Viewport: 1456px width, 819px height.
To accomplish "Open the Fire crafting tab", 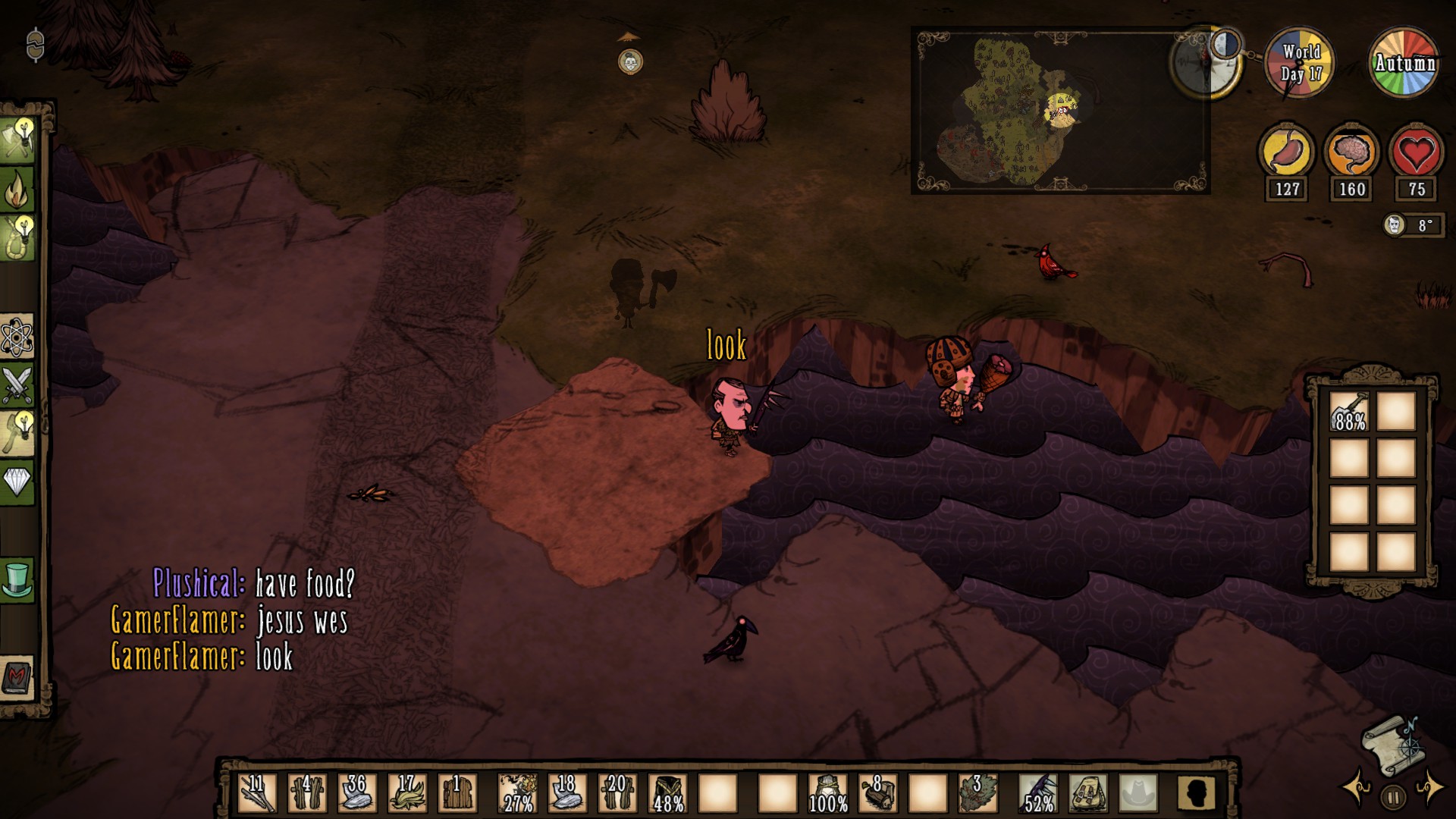I will 17,189.
